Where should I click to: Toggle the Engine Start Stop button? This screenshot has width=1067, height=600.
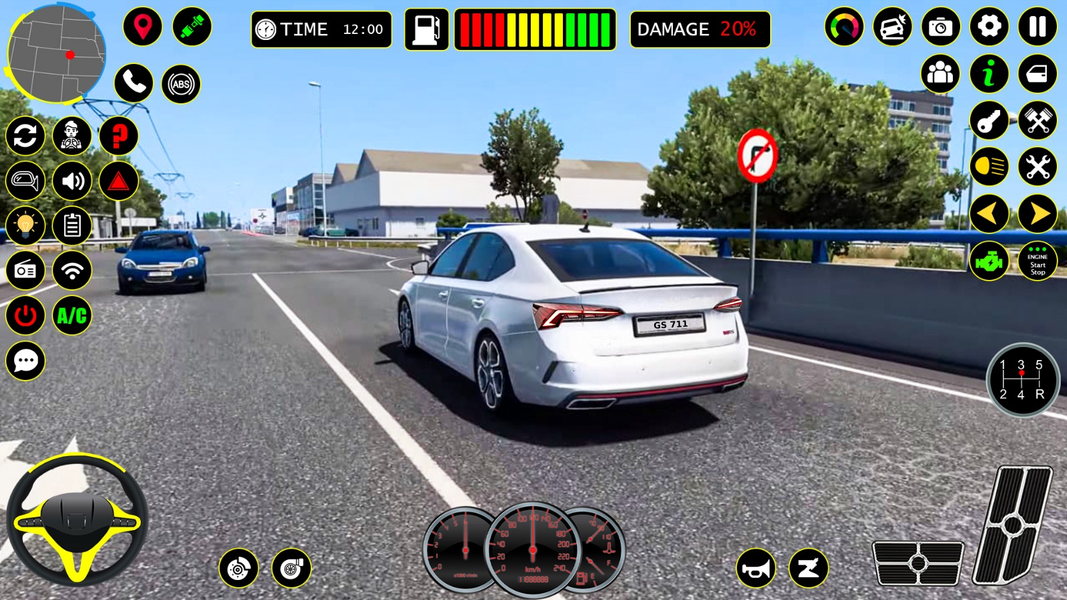pyautogui.click(x=1037, y=262)
